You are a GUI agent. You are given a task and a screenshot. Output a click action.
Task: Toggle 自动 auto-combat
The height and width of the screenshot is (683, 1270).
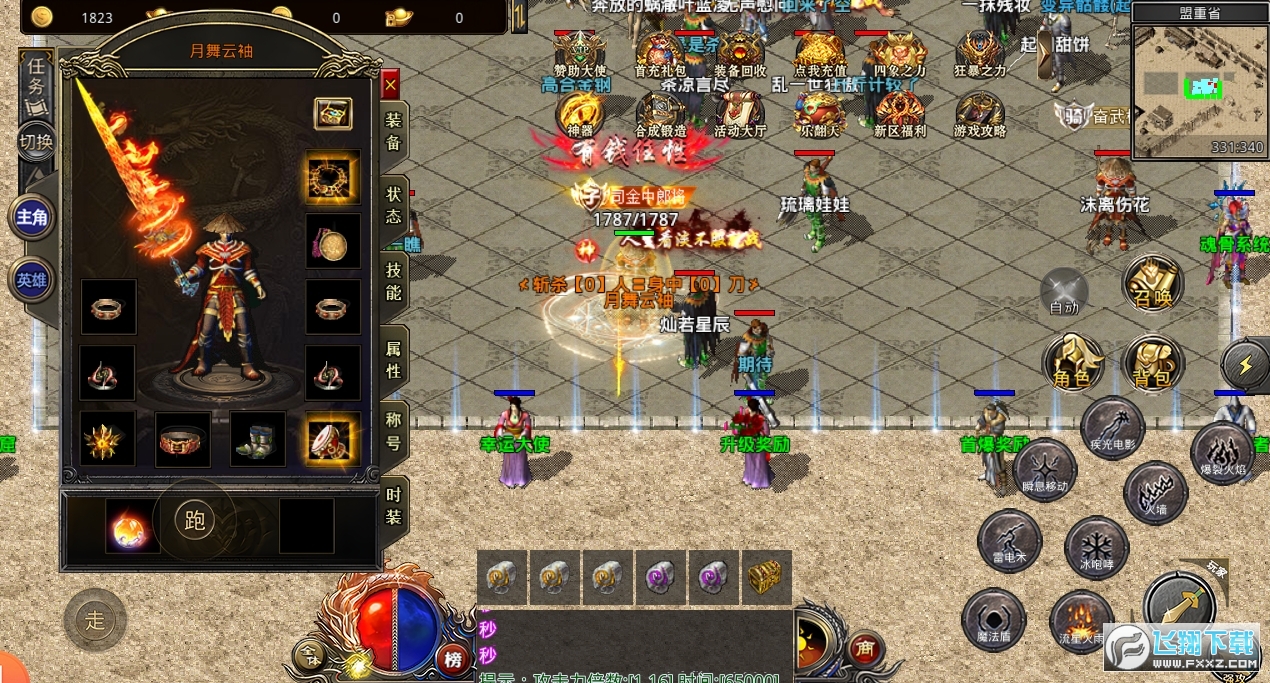(x=1064, y=293)
